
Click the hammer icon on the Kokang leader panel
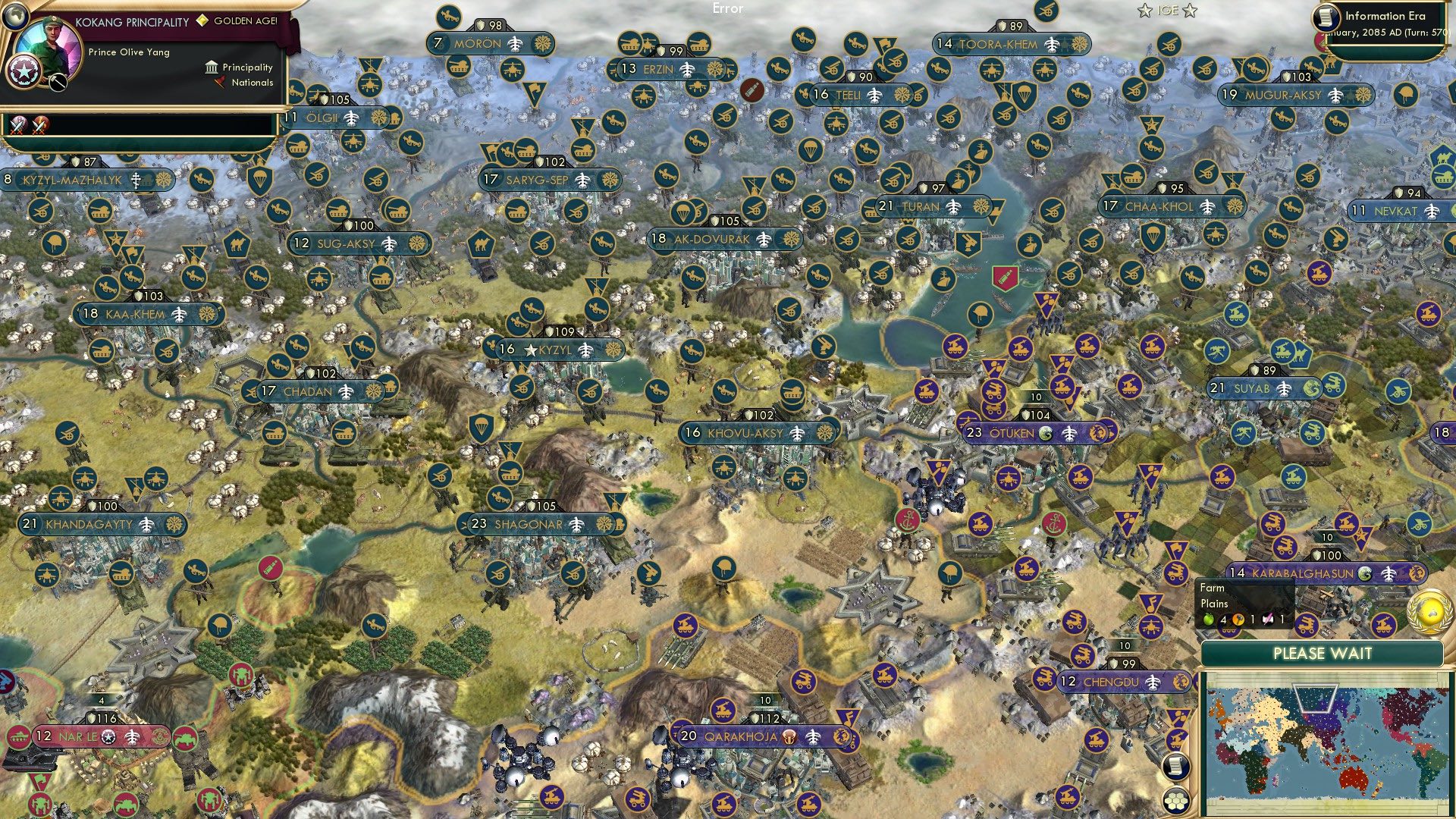click(57, 83)
